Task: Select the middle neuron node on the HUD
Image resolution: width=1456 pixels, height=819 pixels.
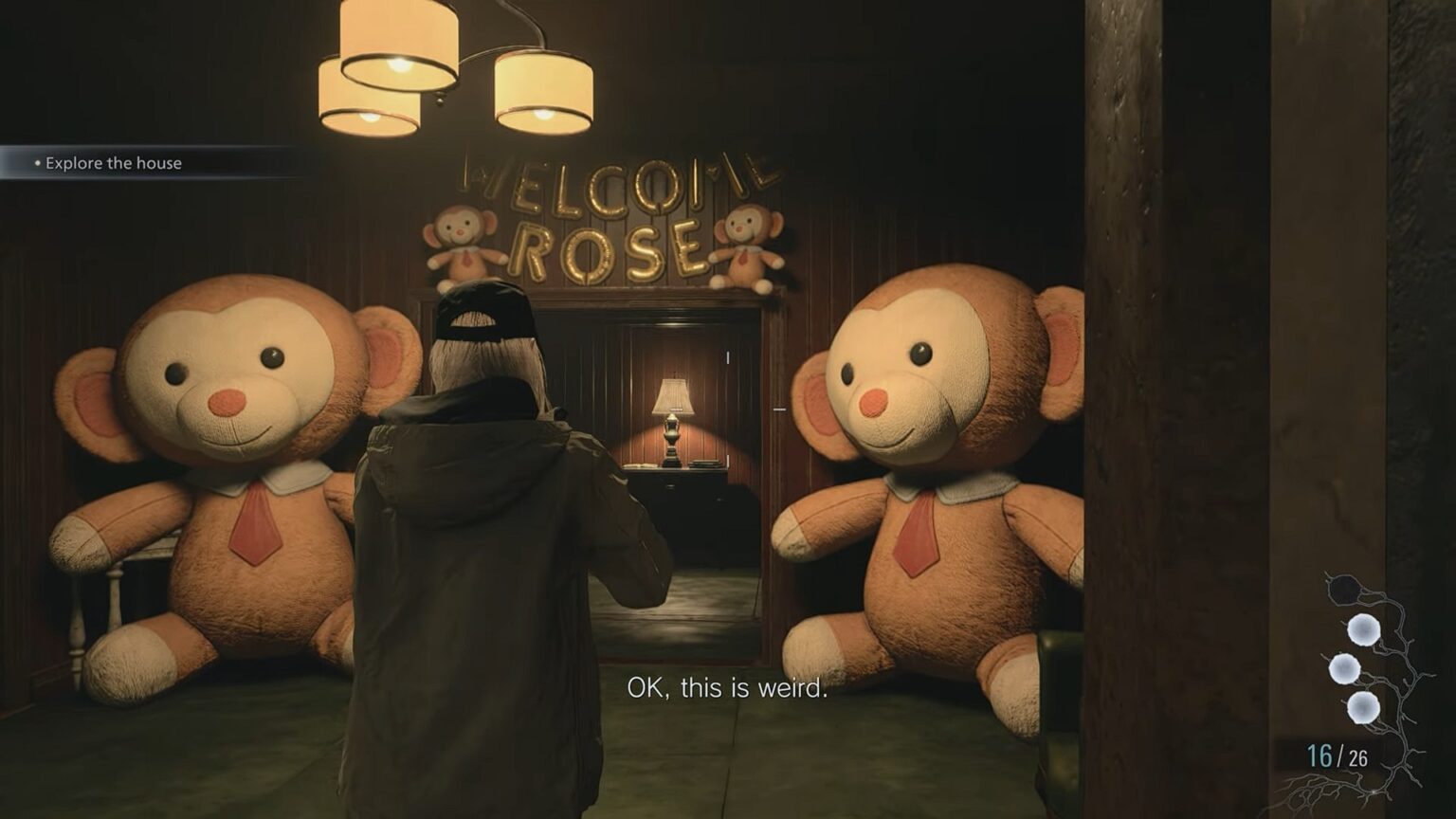Action: coord(1343,668)
